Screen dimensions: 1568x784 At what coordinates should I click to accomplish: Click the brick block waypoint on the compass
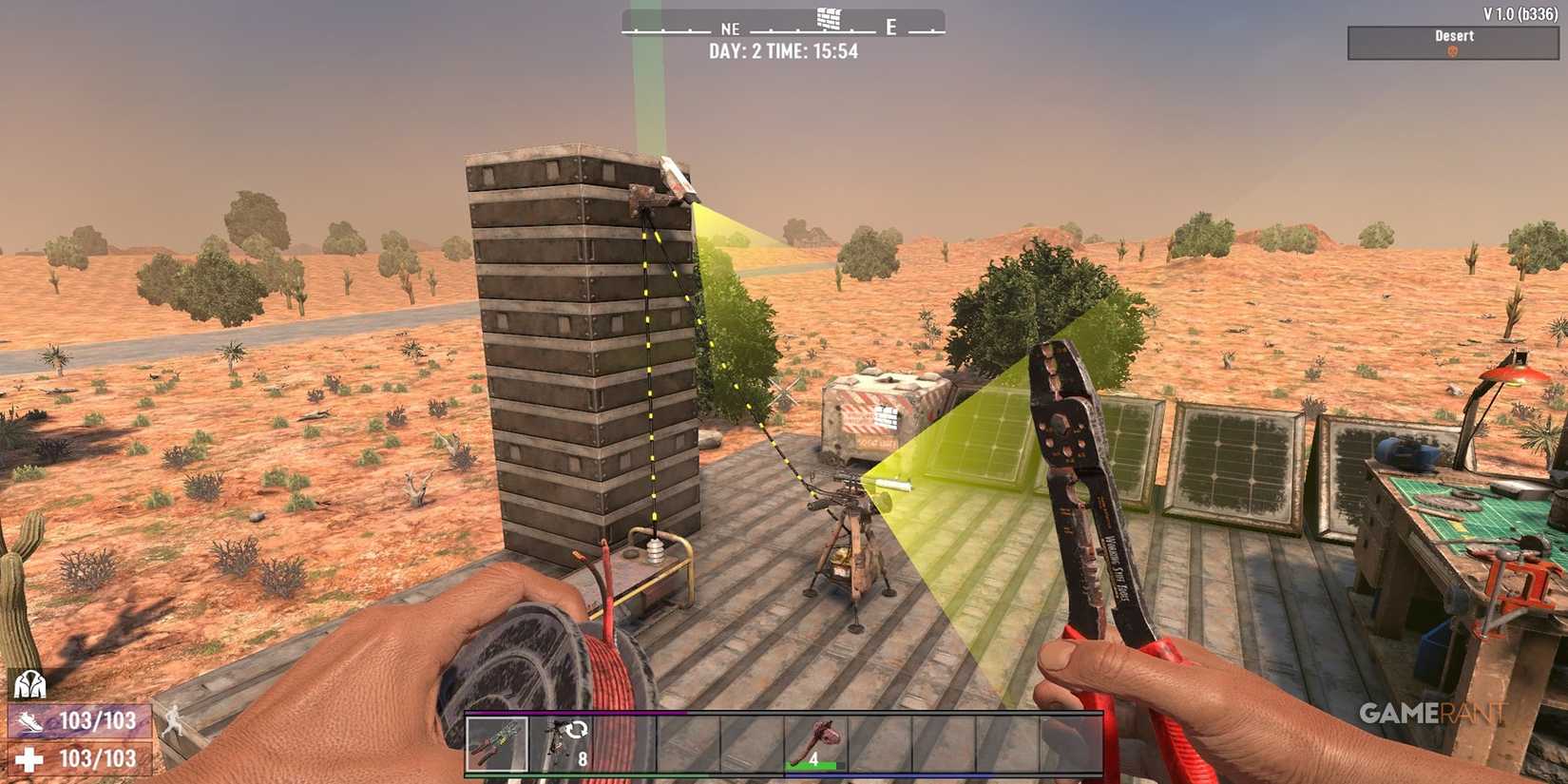tap(830, 19)
